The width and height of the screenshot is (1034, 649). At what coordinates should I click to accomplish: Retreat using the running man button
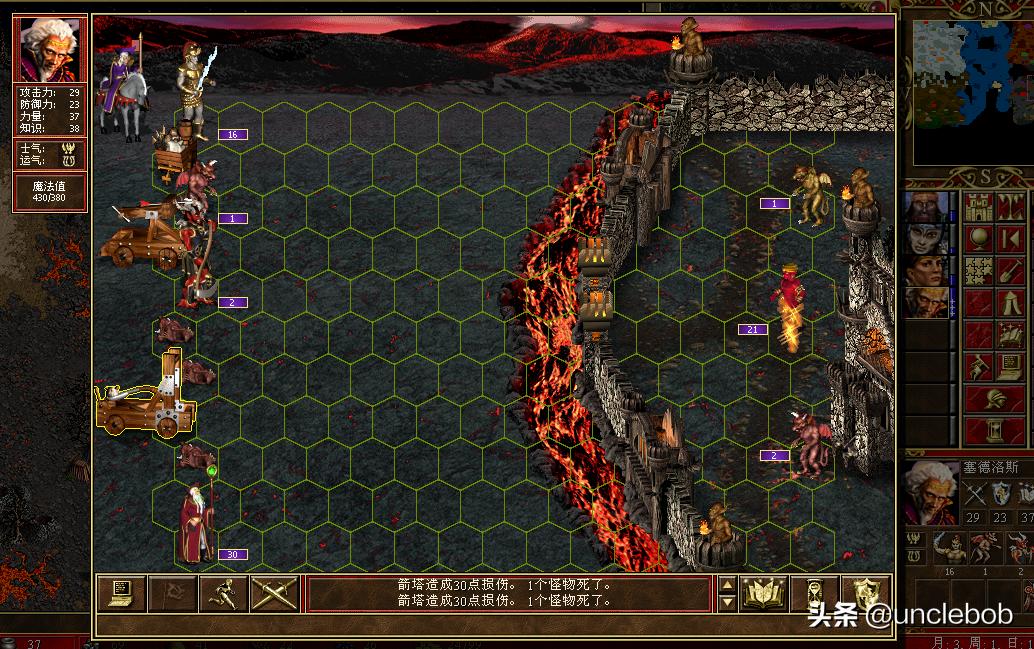pos(224,594)
